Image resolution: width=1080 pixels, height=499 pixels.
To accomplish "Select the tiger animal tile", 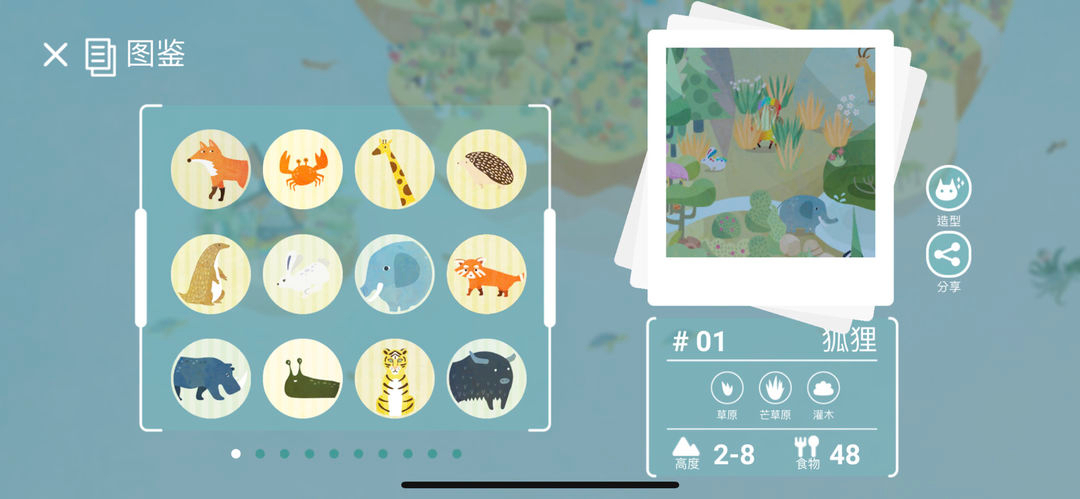I will pos(394,378).
